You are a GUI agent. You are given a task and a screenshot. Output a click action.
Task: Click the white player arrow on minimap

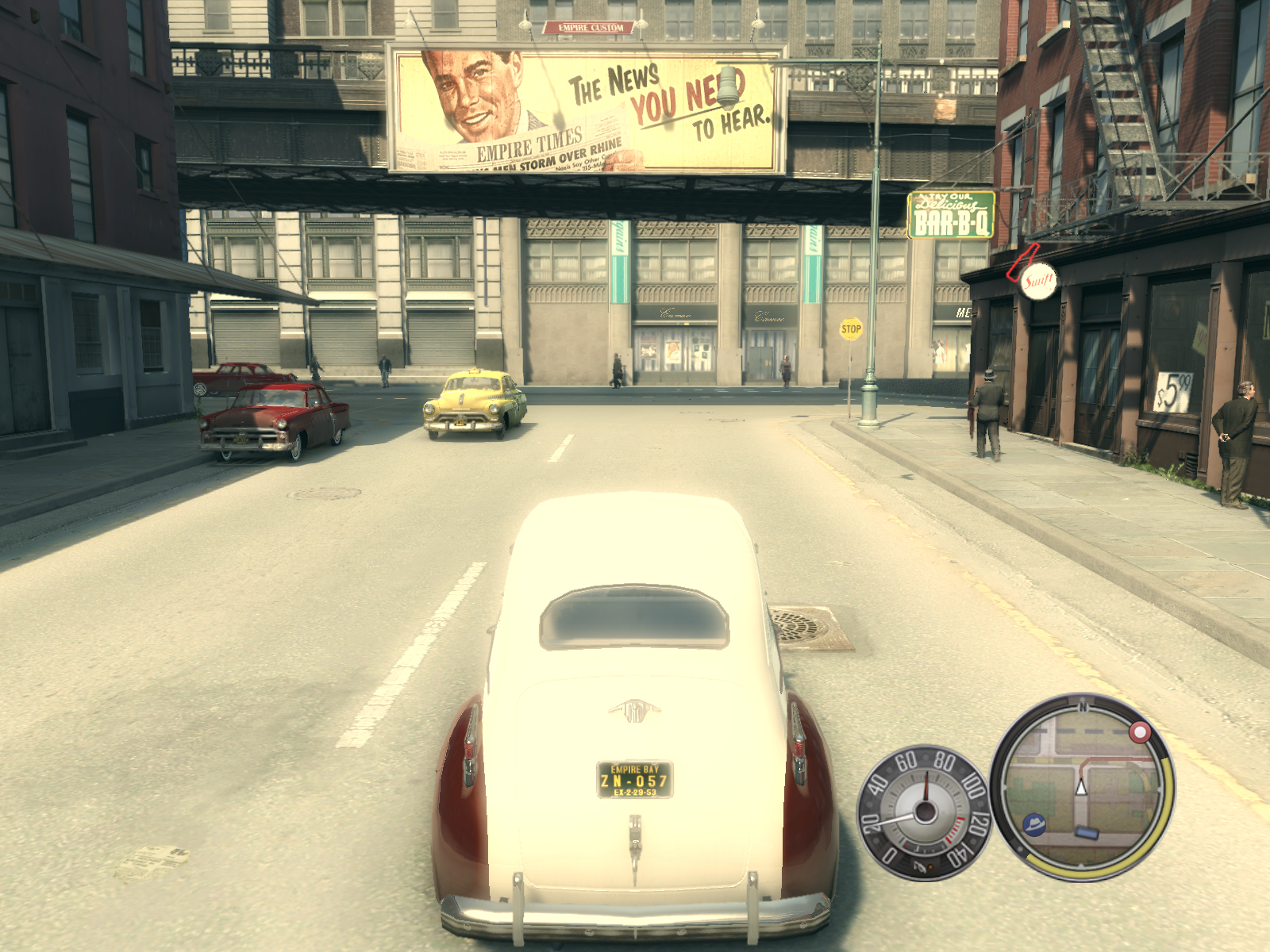click(x=1080, y=786)
